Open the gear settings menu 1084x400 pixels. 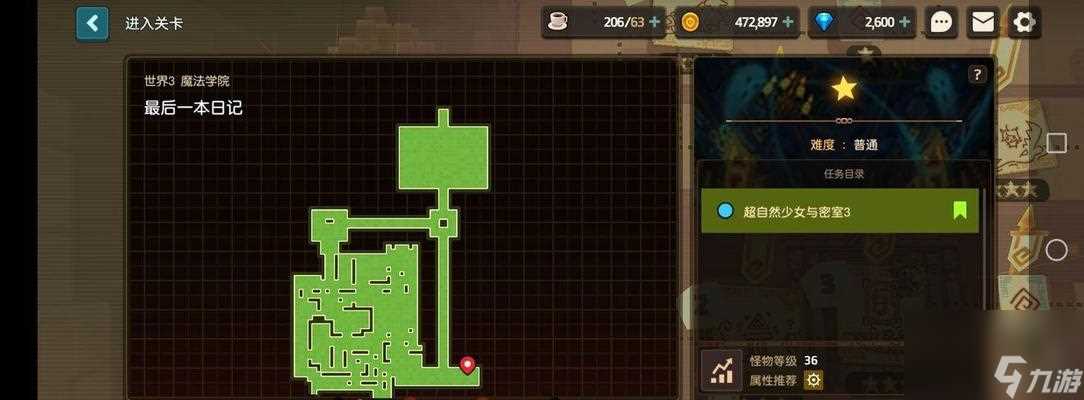1026,22
